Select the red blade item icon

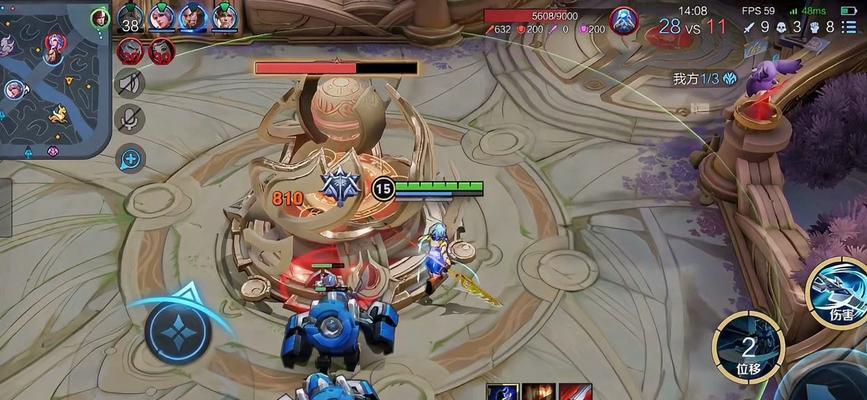575,391
